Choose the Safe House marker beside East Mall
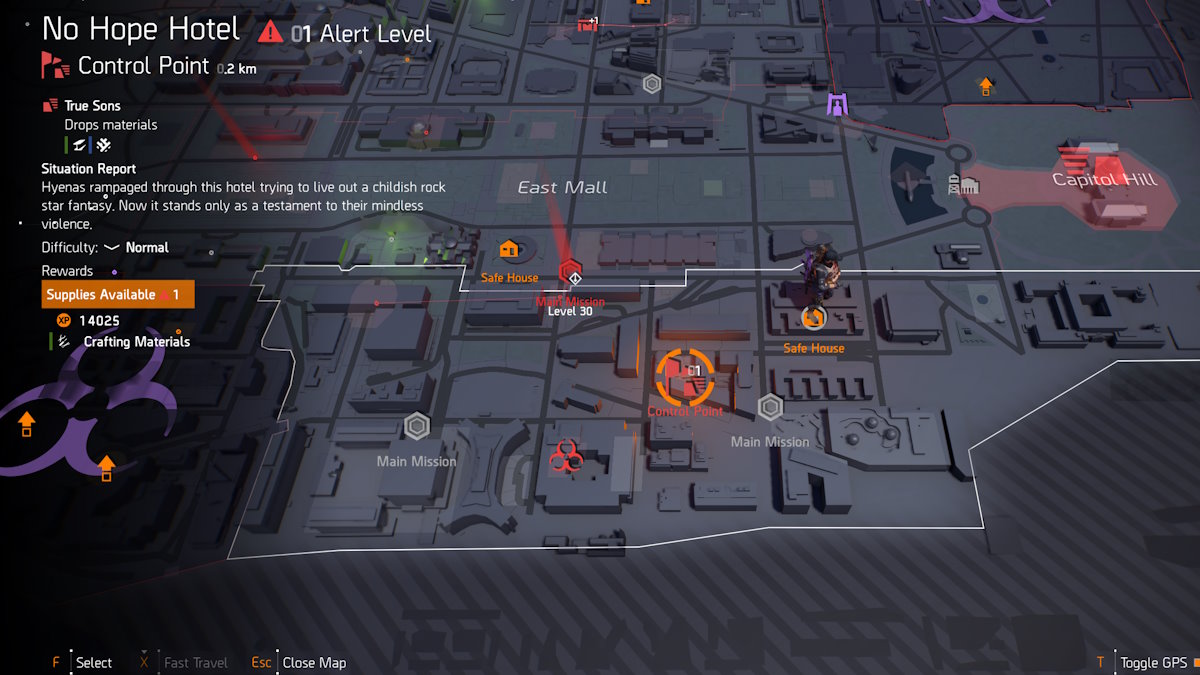The image size is (1200, 675). coord(508,249)
